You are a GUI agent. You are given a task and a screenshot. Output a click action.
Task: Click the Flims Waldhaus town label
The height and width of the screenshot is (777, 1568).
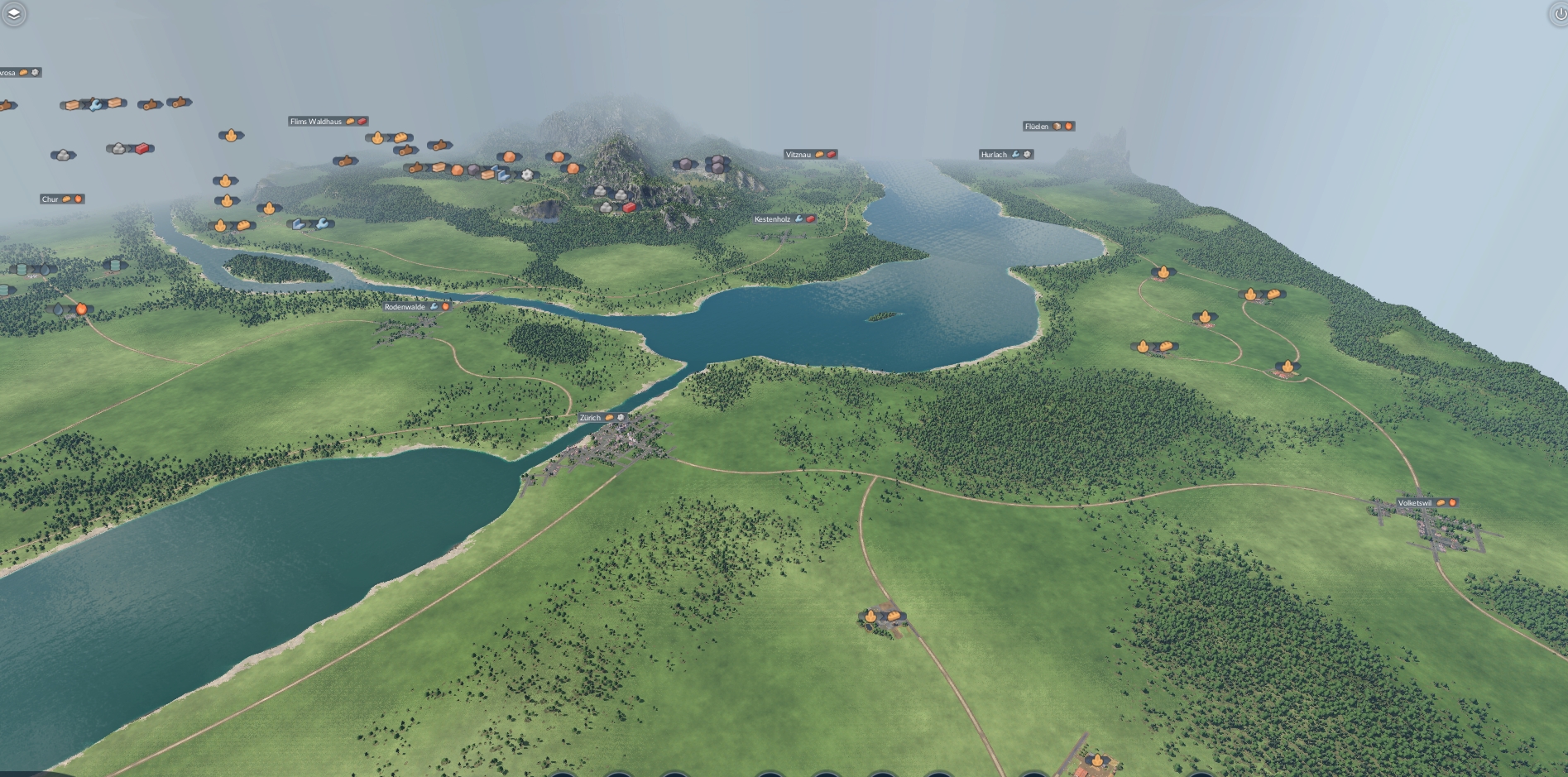[316, 122]
